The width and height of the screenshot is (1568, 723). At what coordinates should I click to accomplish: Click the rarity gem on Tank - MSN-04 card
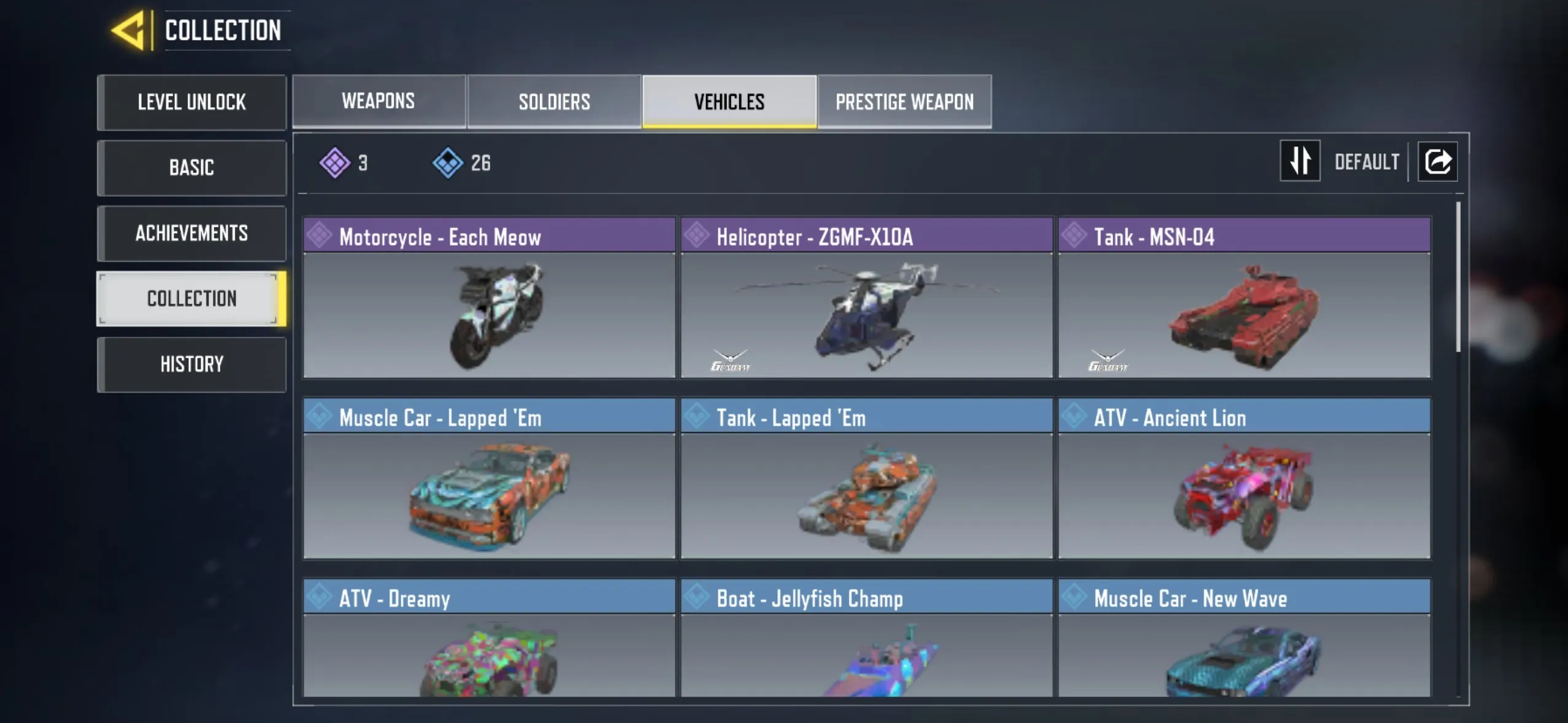click(1075, 236)
